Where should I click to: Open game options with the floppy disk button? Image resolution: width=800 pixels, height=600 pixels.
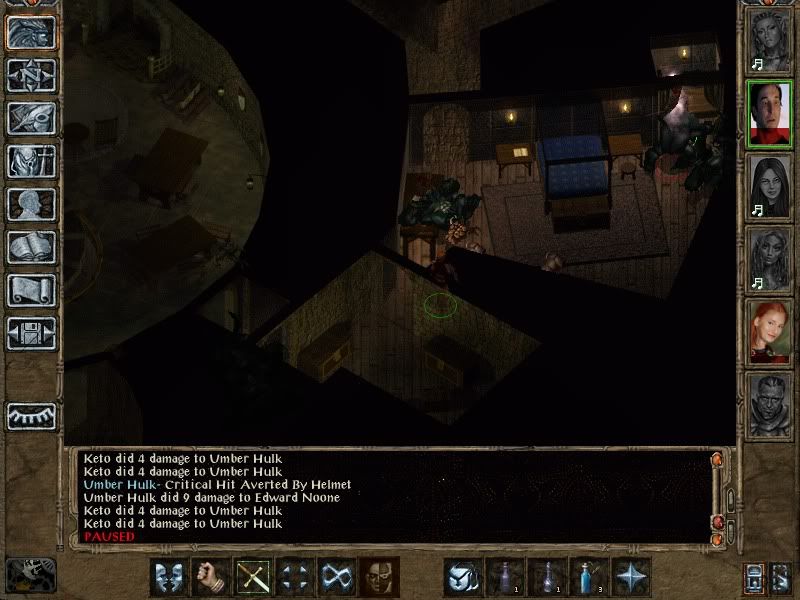point(31,334)
